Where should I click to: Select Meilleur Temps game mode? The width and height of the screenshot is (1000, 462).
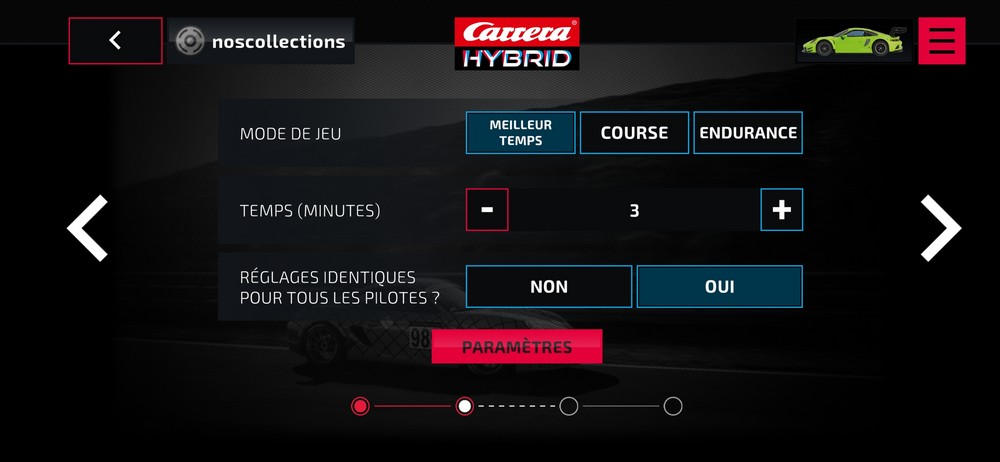520,132
